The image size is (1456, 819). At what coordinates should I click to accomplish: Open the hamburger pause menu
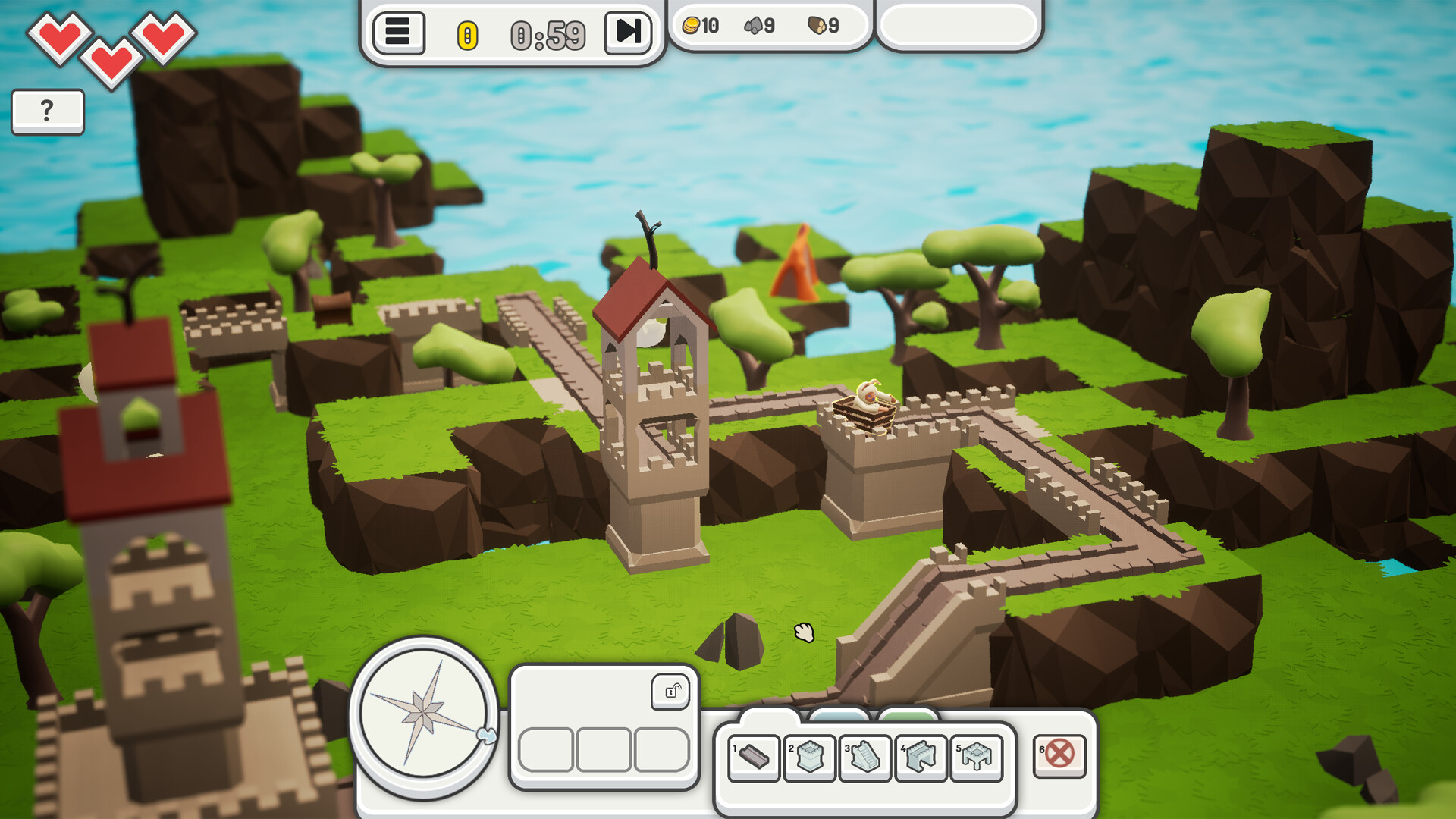397,33
